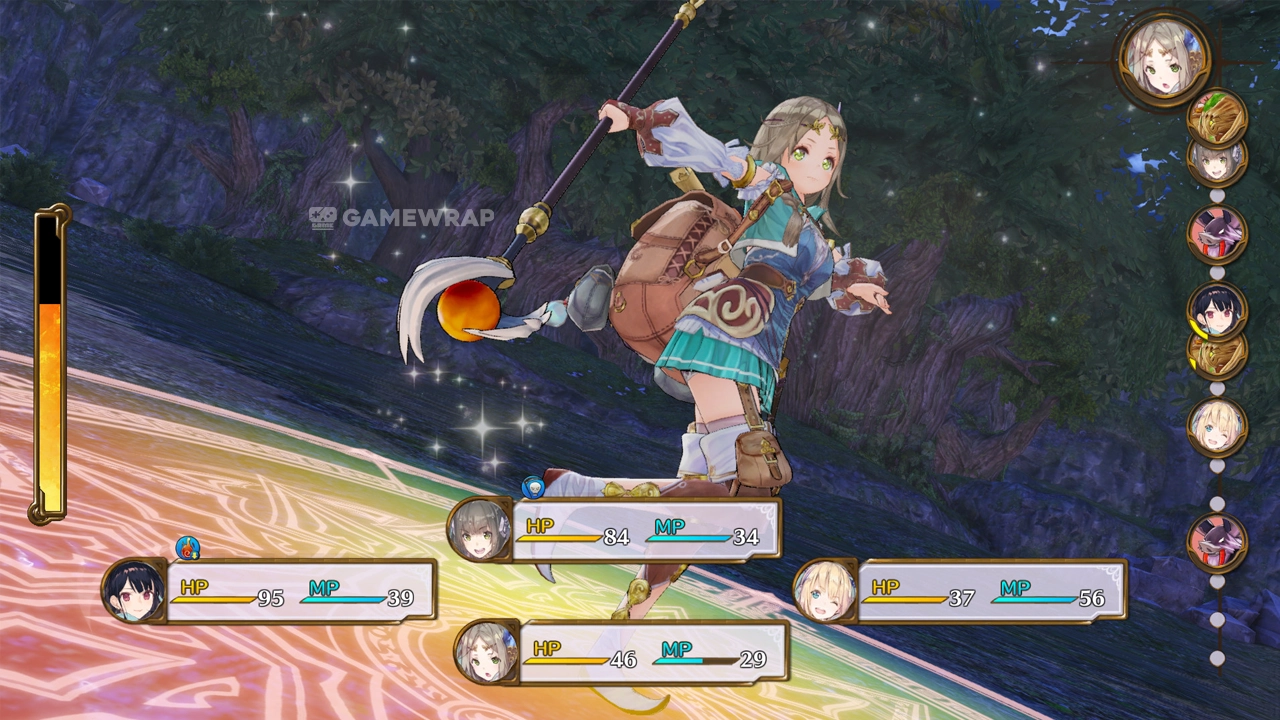
Task: Inspect the red flame status icon
Action: point(187,547)
